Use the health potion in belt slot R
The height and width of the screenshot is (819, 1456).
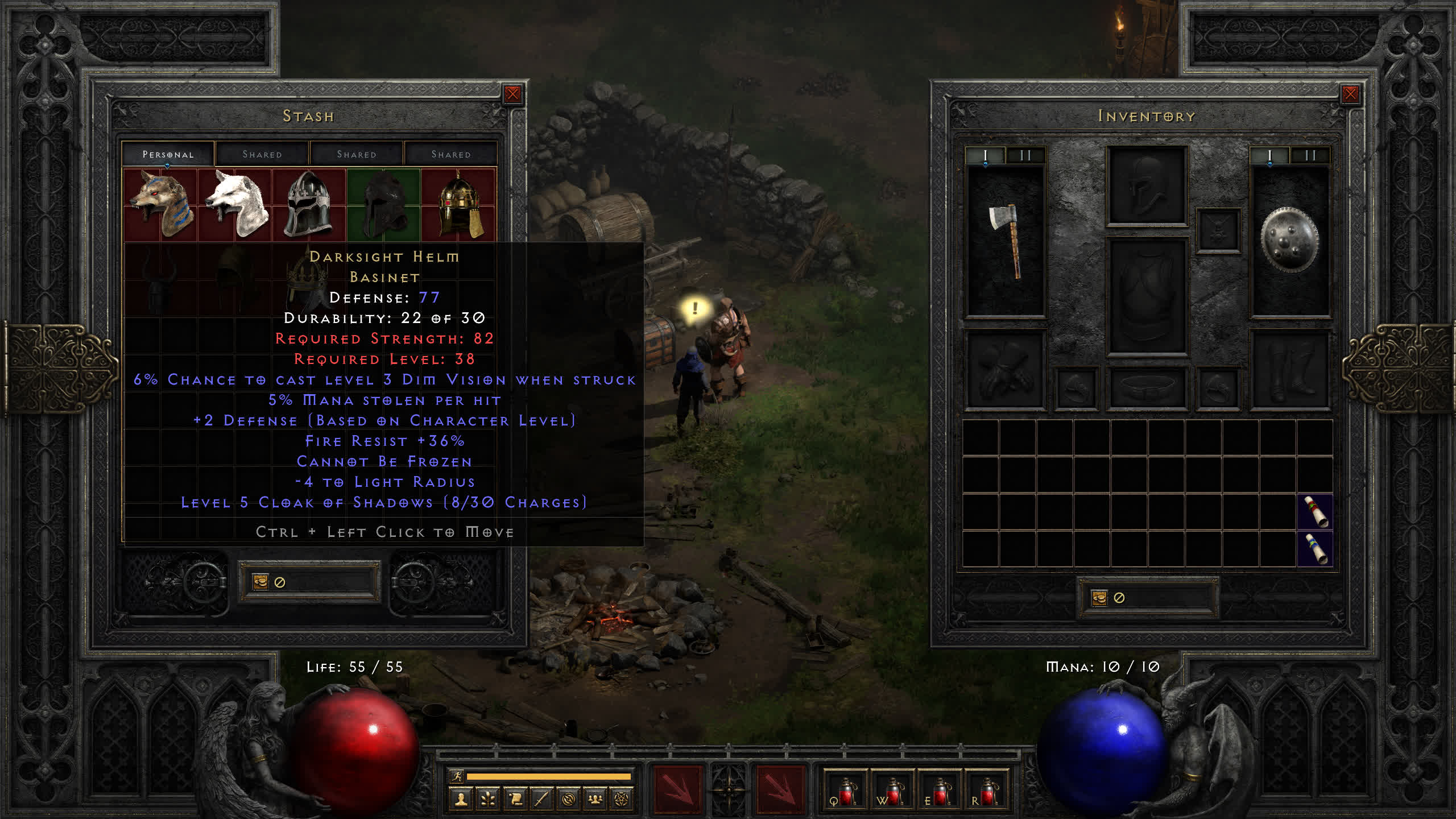click(x=987, y=791)
